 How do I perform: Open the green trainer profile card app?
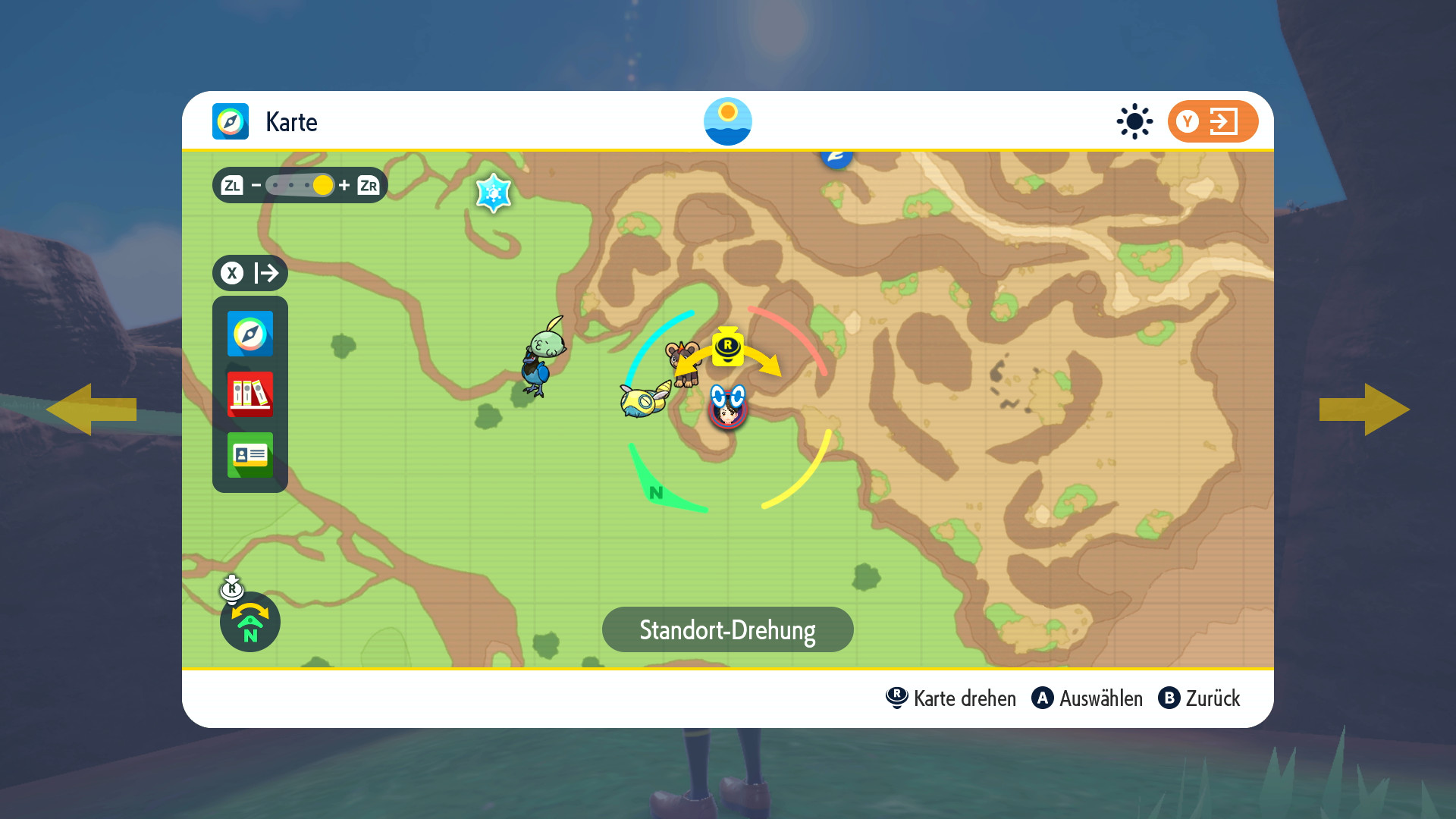250,454
